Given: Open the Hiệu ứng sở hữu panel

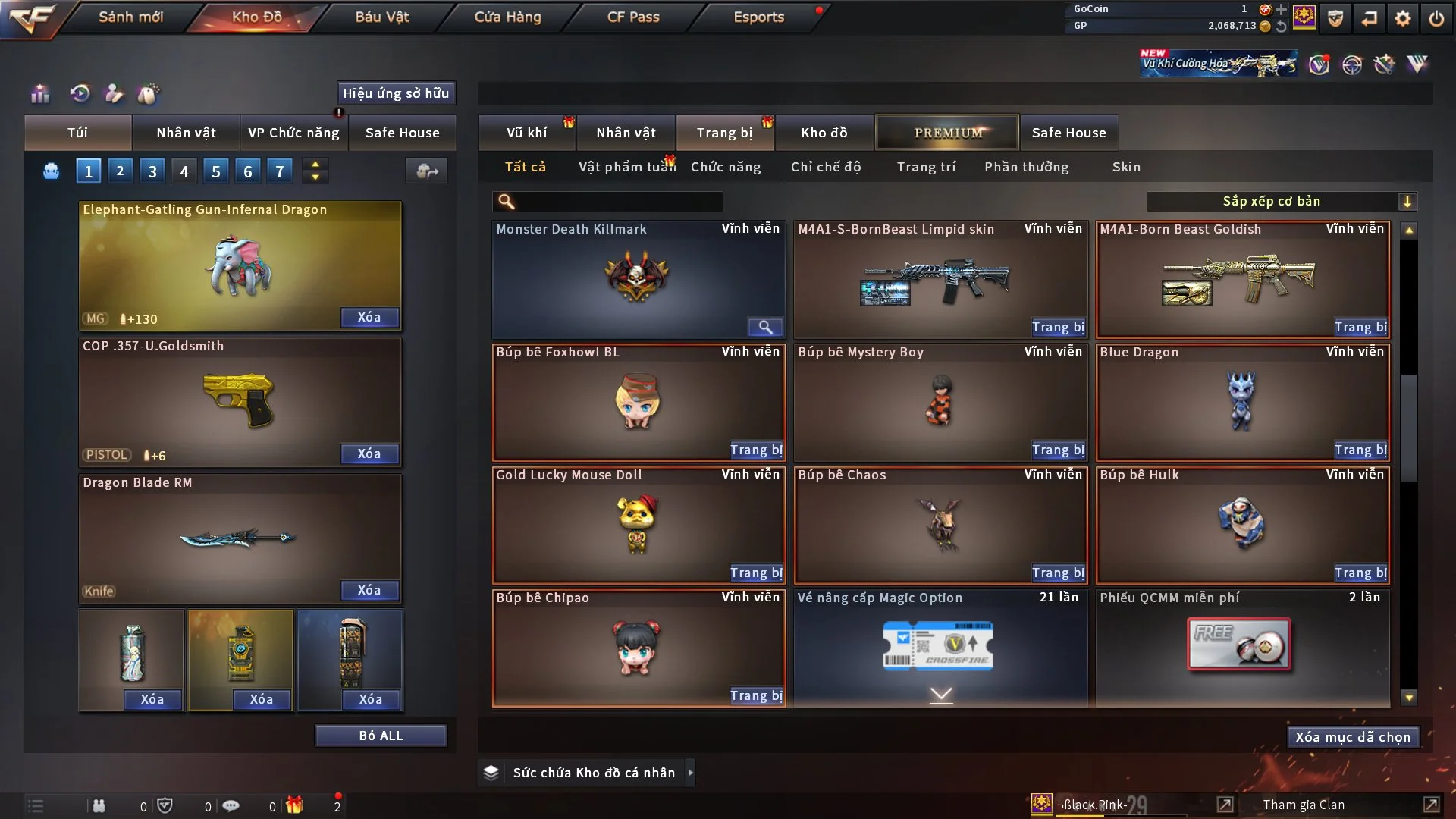Looking at the screenshot, I should [x=396, y=93].
